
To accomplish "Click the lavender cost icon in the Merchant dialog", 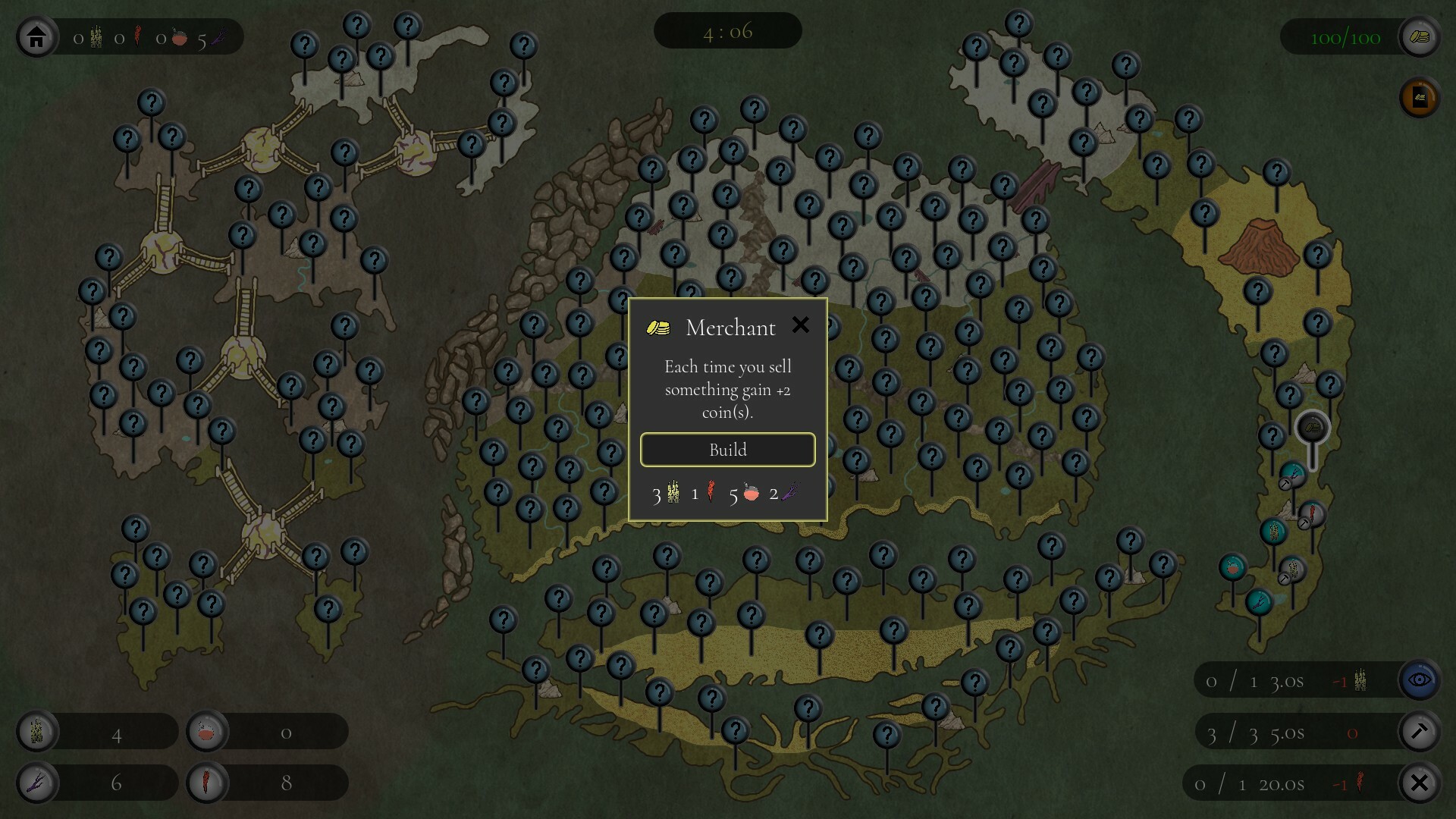I will pyautogui.click(x=787, y=493).
